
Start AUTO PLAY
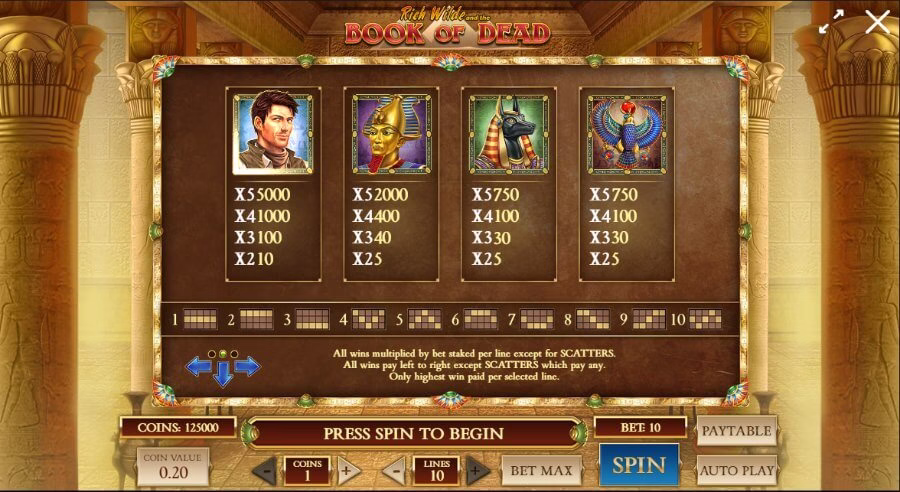pyautogui.click(x=736, y=469)
